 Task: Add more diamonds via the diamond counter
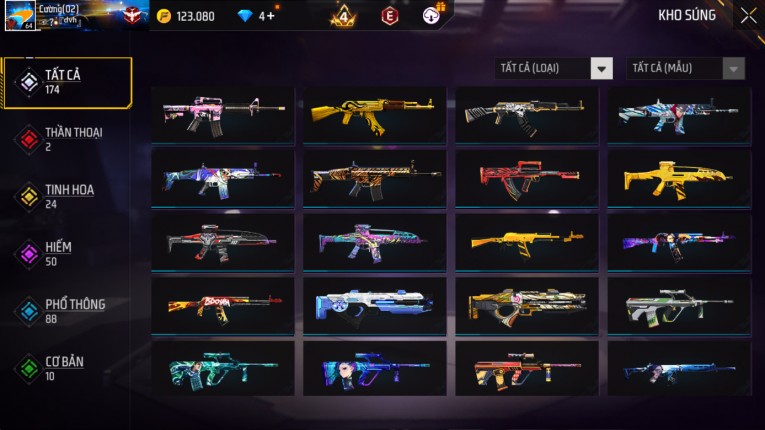point(268,16)
